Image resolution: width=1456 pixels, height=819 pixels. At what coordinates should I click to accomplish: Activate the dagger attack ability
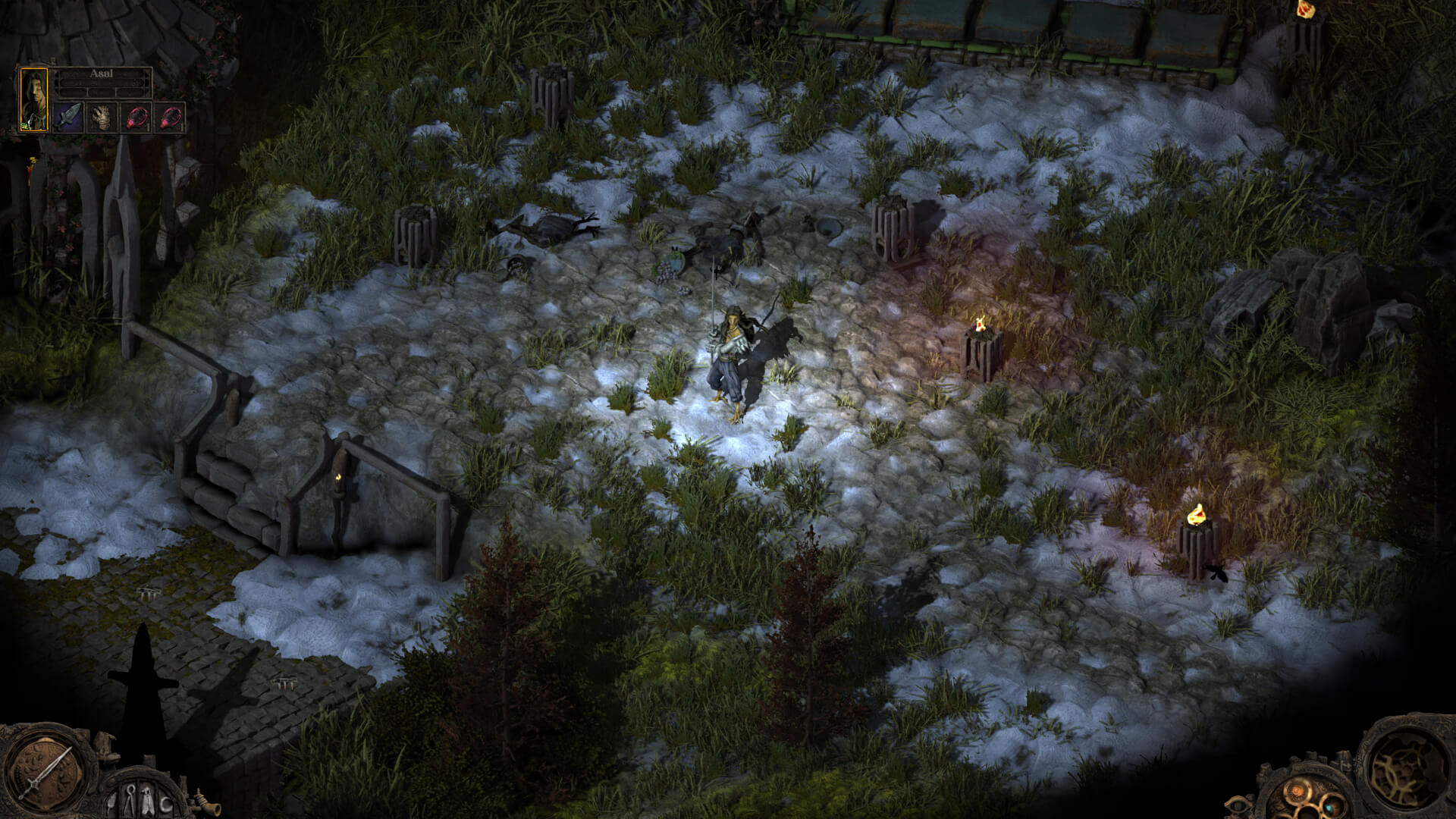(x=68, y=118)
